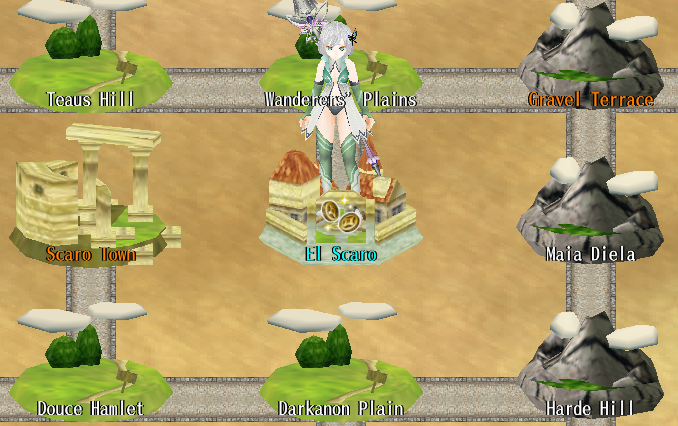Pick the Harde Hill location
Viewport: 678px width, 426px height.
[590, 365]
